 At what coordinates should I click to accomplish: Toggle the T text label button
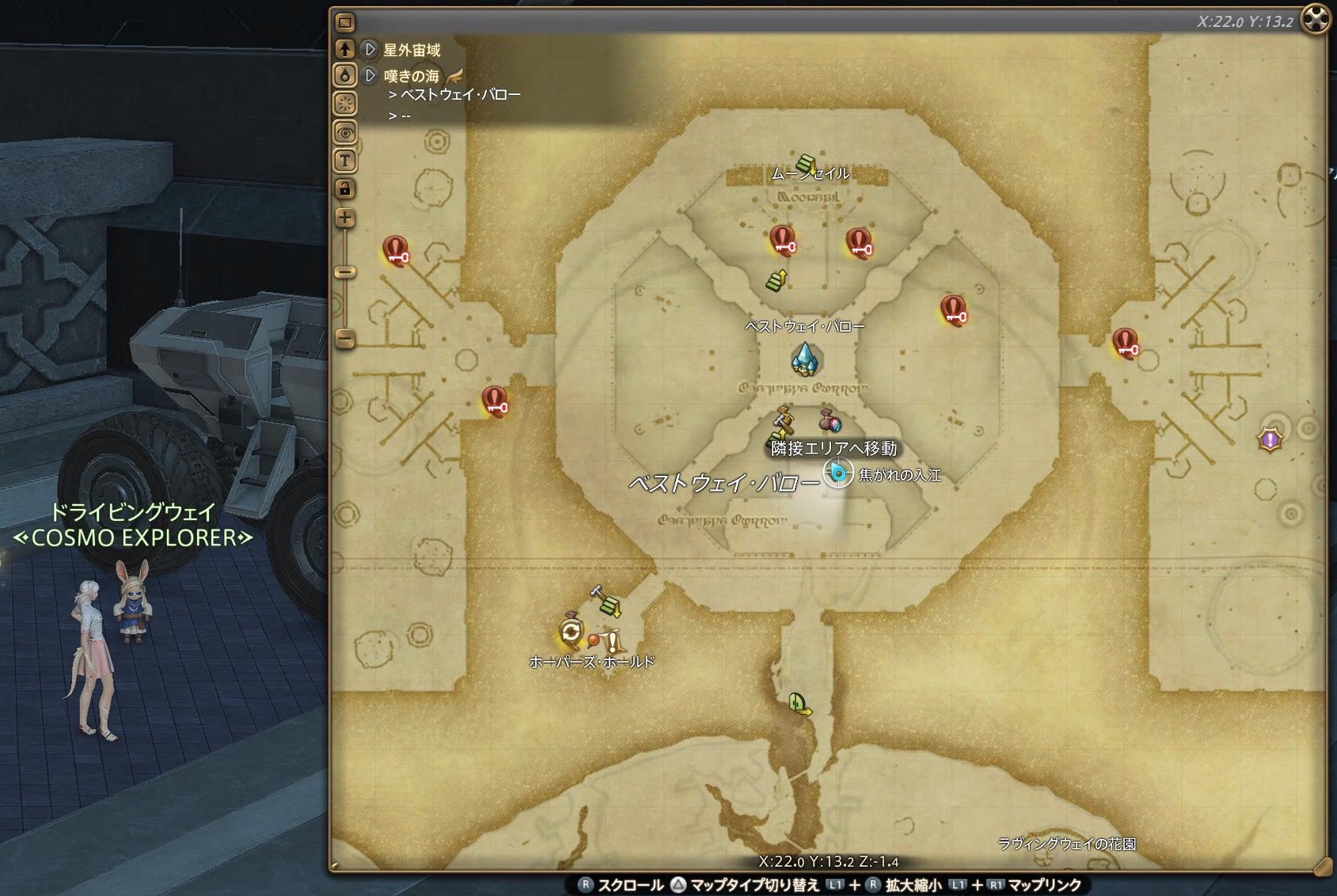345,161
